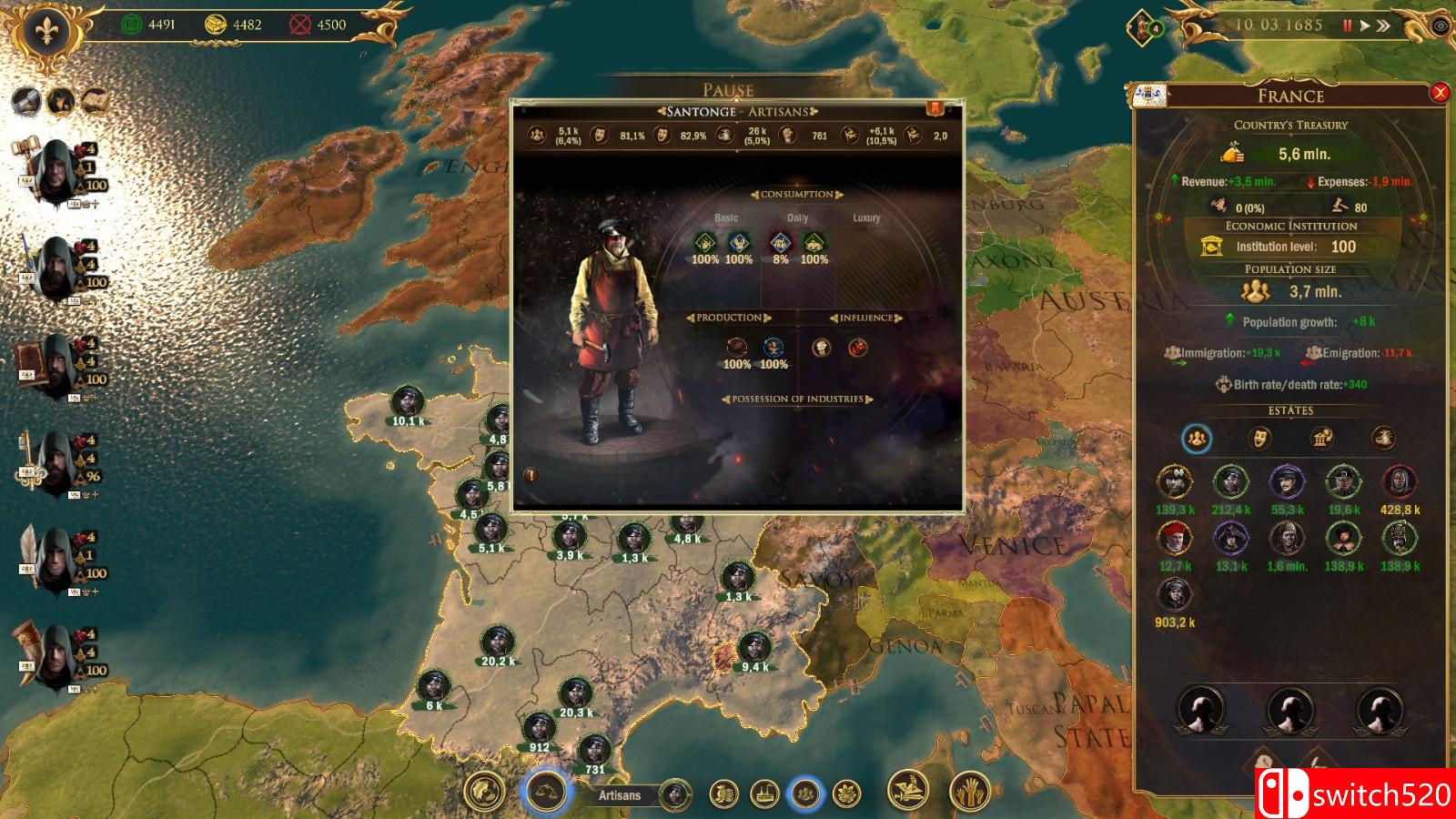The image size is (1456, 819).
Task: Open the raised hands button
Action: 970,792
